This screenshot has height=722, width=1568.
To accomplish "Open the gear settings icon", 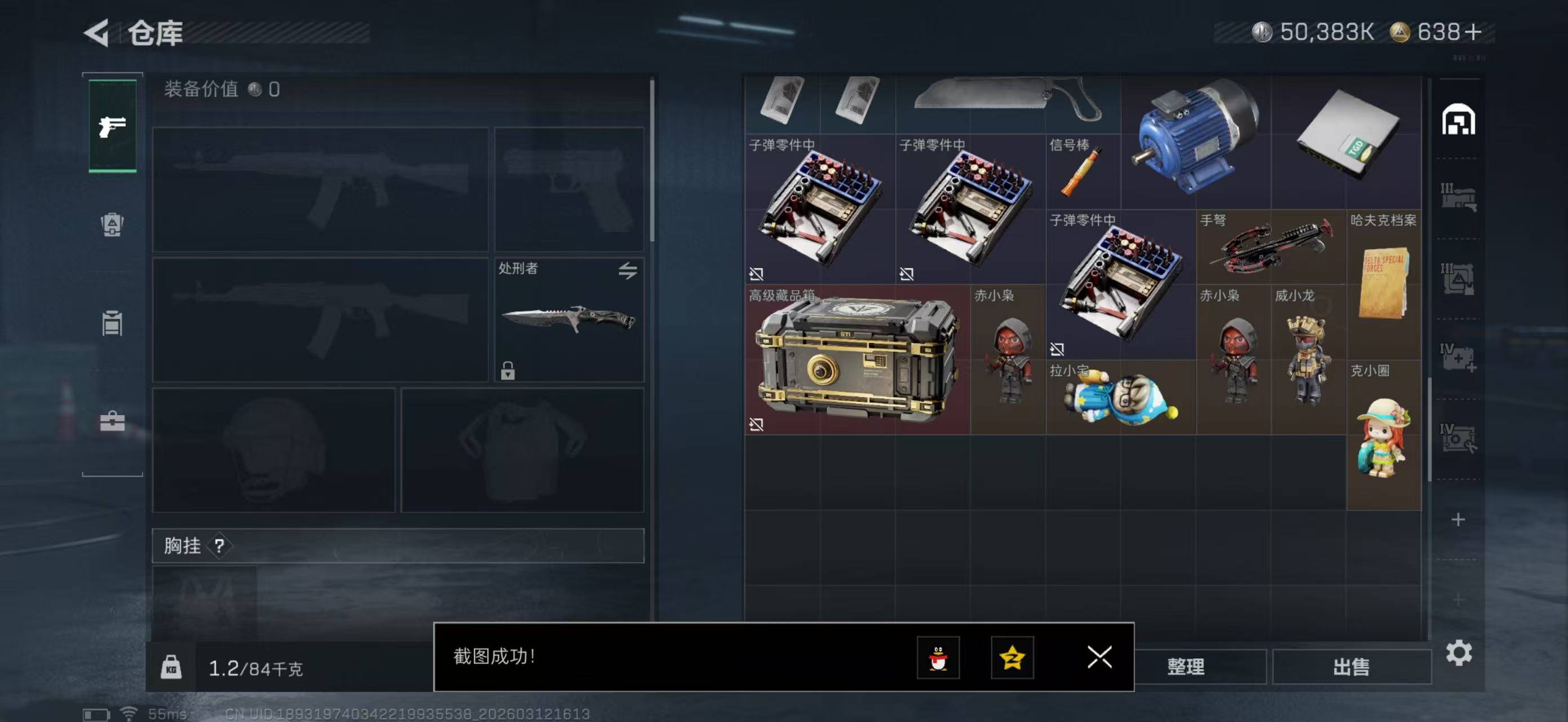I will (x=1459, y=653).
